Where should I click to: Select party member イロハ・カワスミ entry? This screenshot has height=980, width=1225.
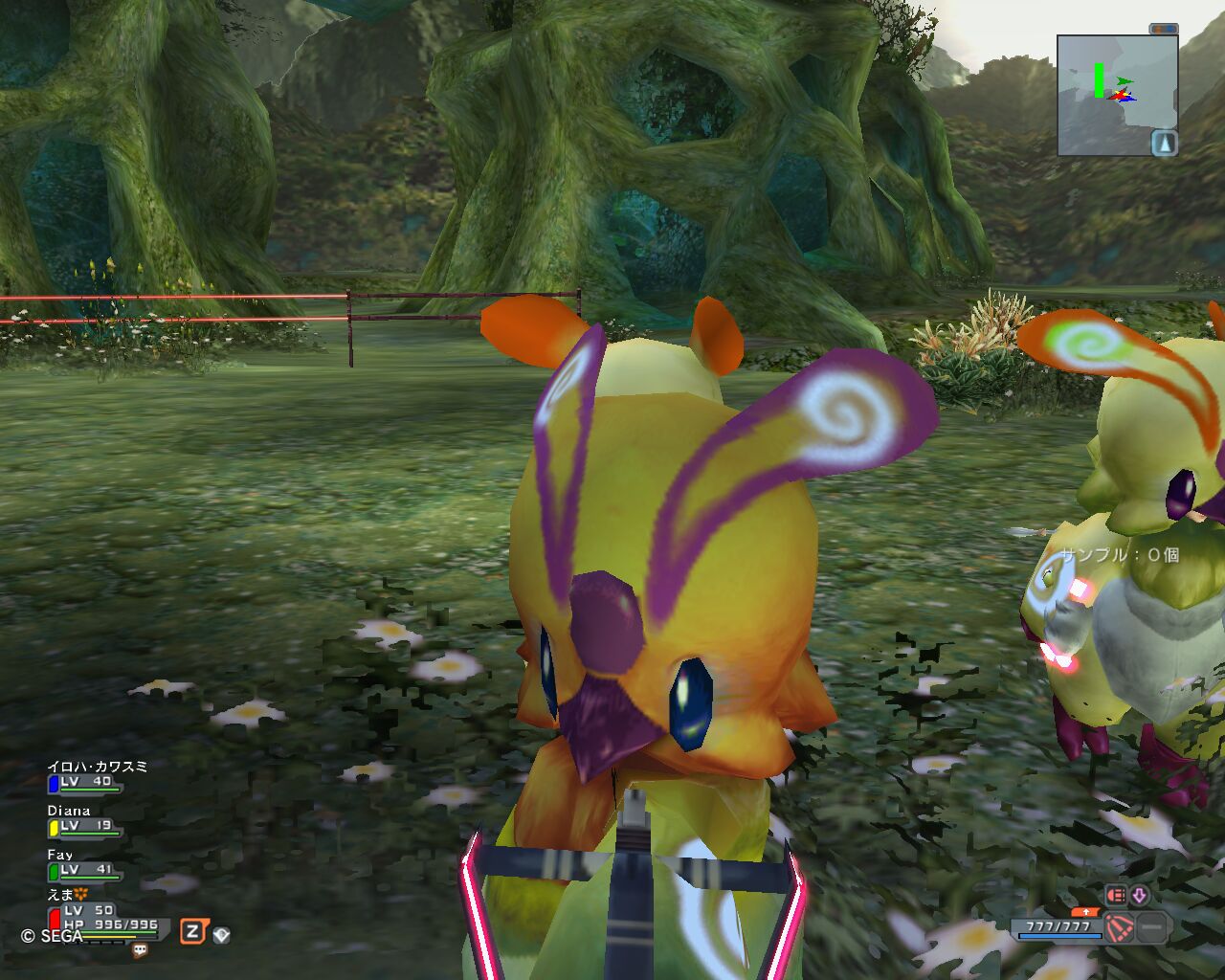pyautogui.click(x=88, y=776)
